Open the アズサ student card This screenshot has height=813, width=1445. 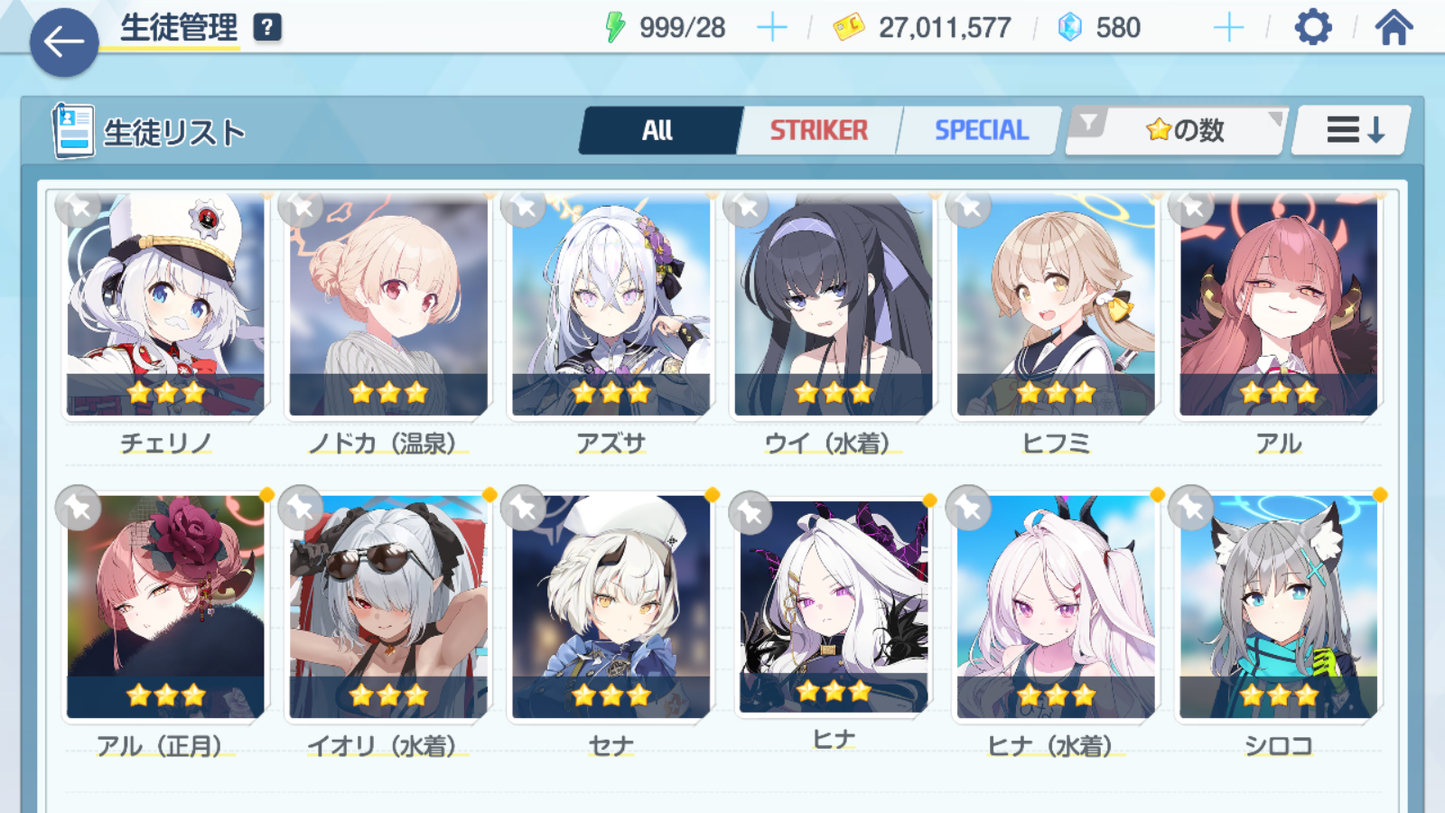[611, 305]
